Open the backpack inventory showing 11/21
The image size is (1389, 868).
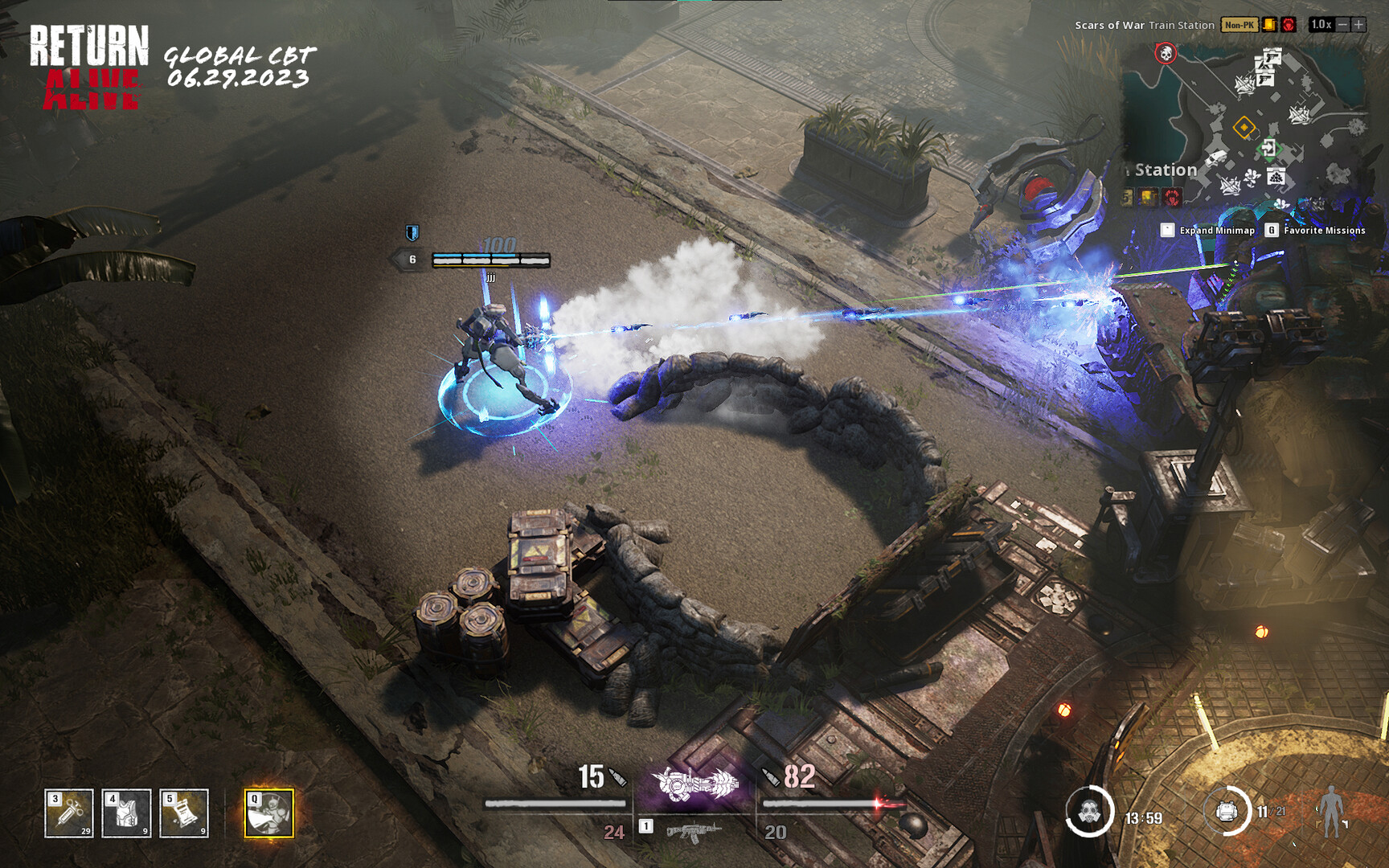coord(1226,810)
